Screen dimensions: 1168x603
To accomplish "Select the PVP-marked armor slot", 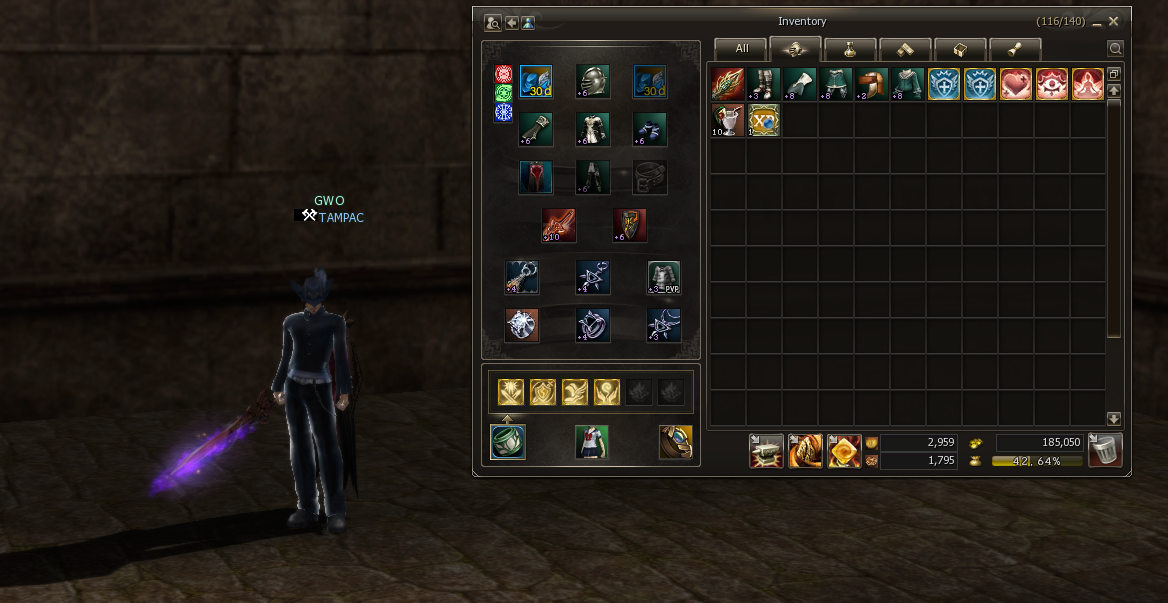I will coord(663,277).
